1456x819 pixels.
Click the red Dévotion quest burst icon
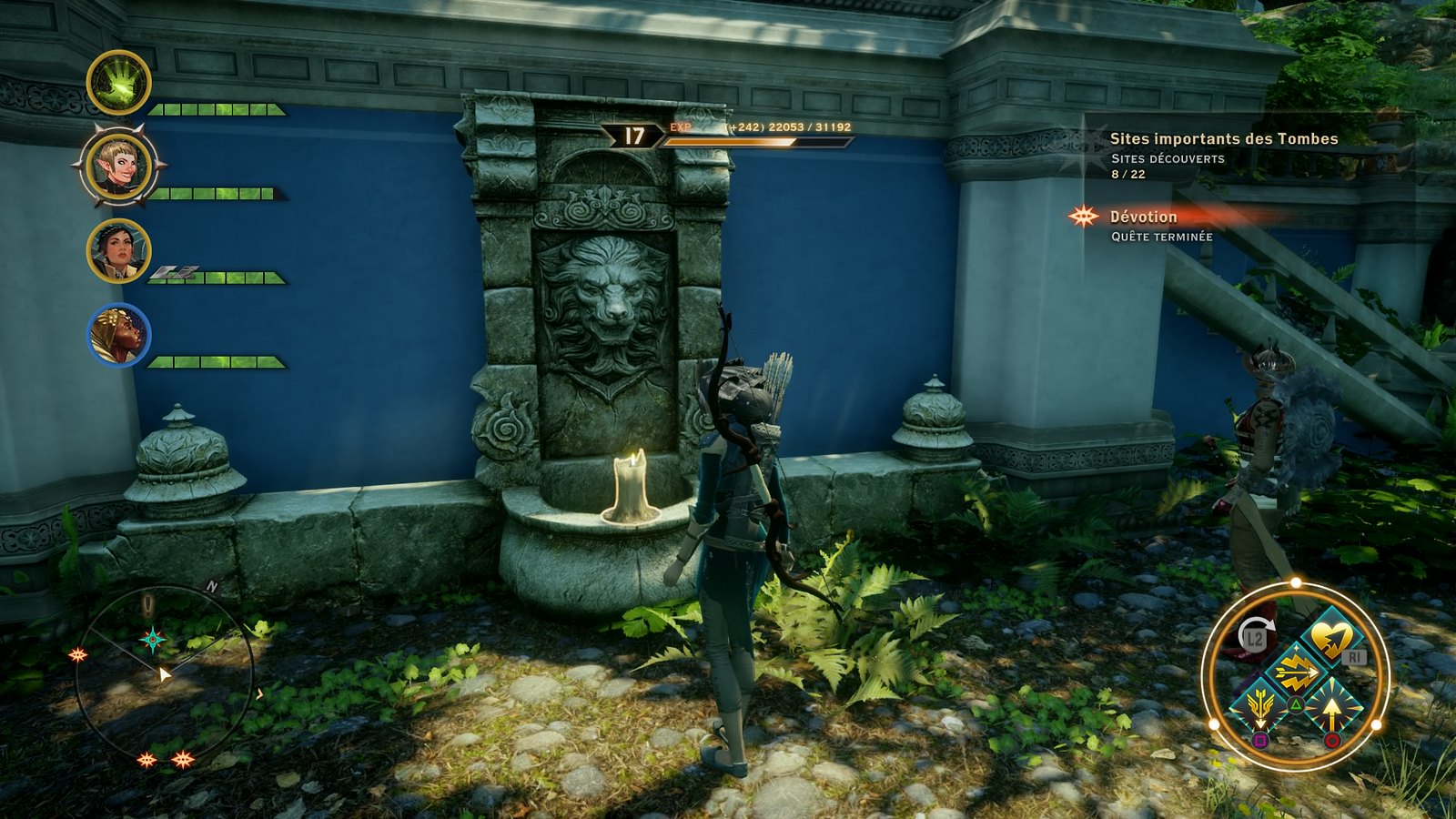click(1083, 217)
